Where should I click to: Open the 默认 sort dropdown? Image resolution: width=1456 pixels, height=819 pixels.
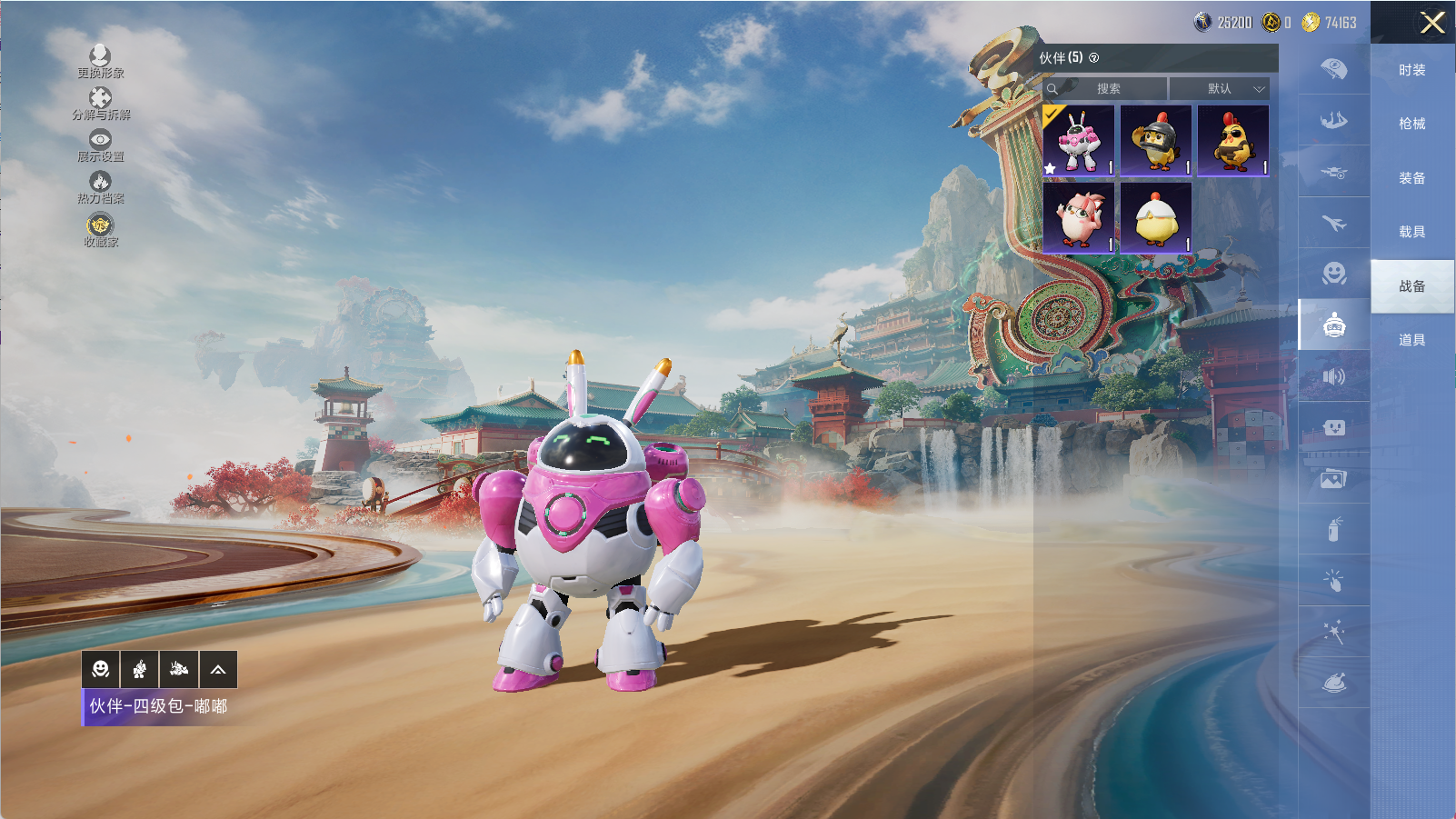click(x=1220, y=89)
